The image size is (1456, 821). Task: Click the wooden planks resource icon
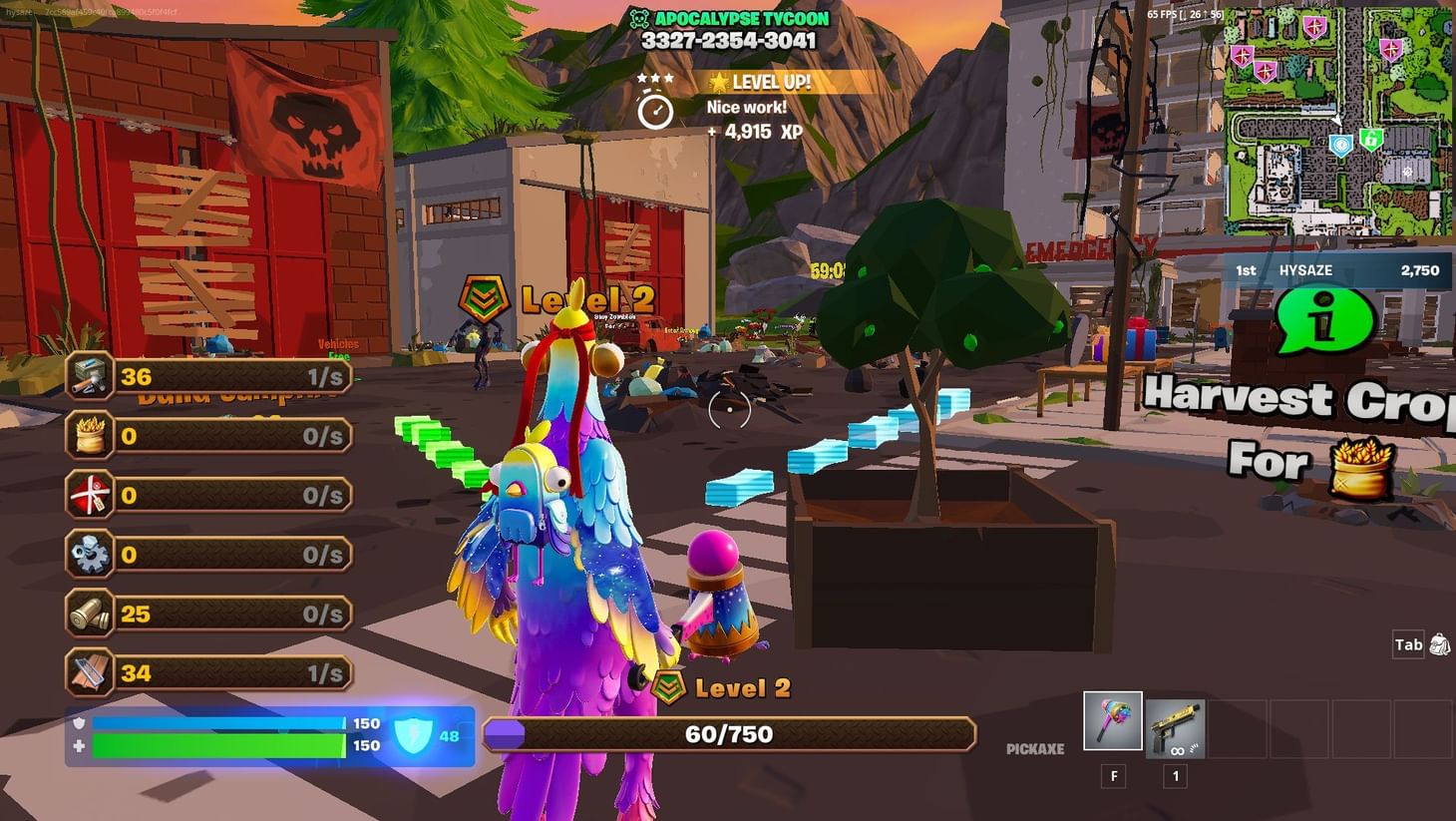(89, 672)
